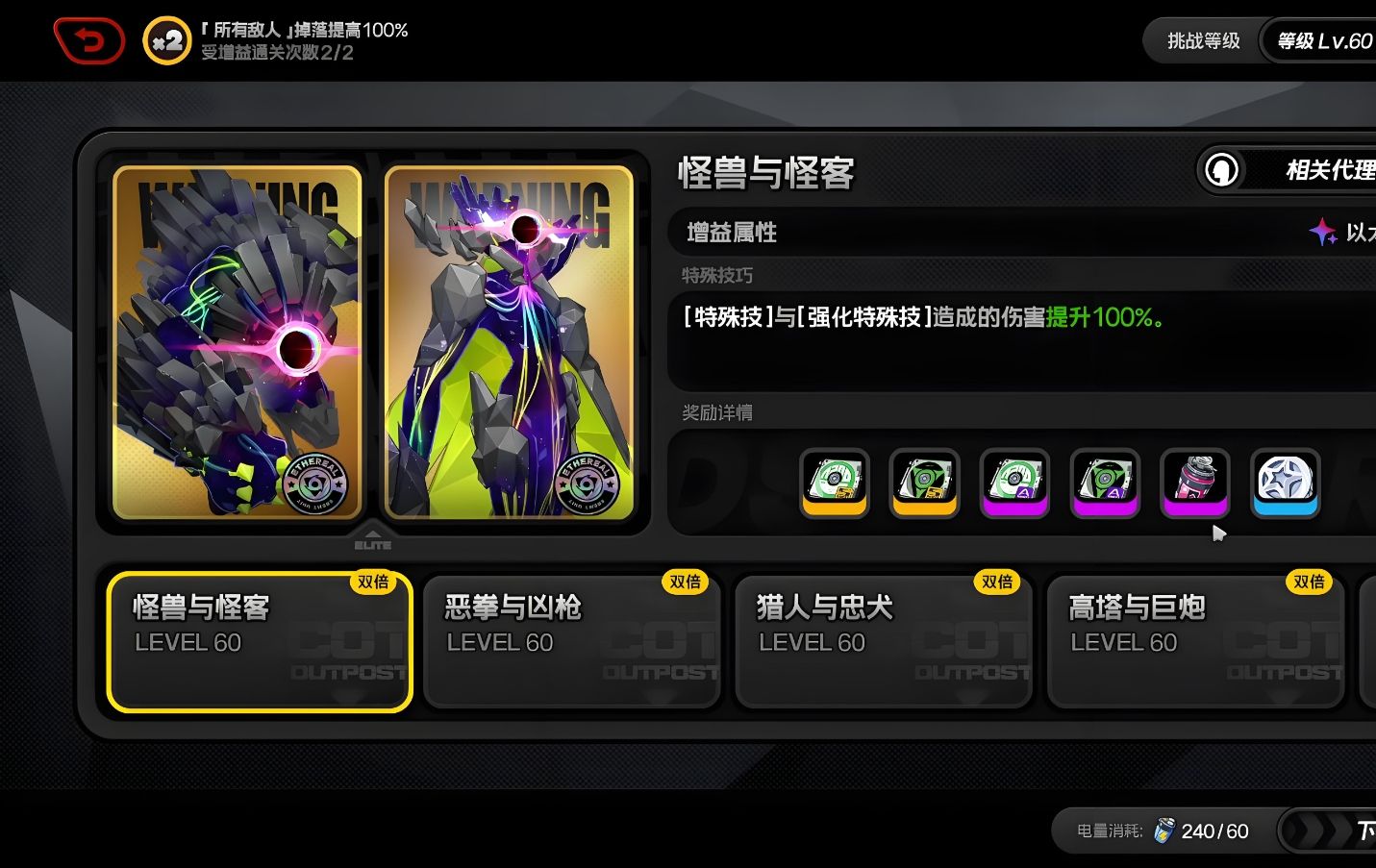Open the second S-rank disk drive reward
Image resolution: width=1376 pixels, height=868 pixels.
click(x=923, y=484)
